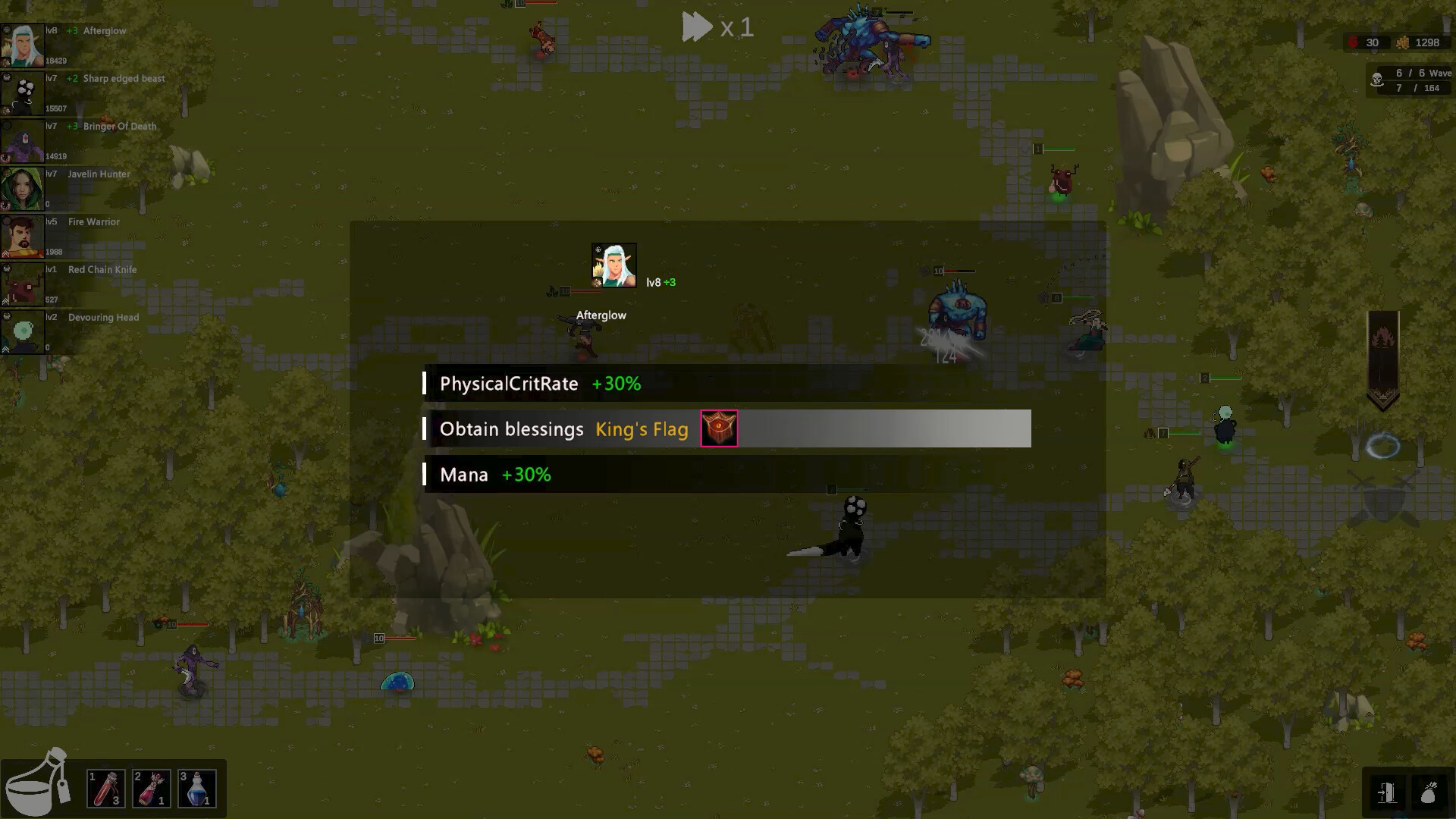Use the pink elixir in slot 2
The width and height of the screenshot is (1456, 819).
tap(152, 789)
